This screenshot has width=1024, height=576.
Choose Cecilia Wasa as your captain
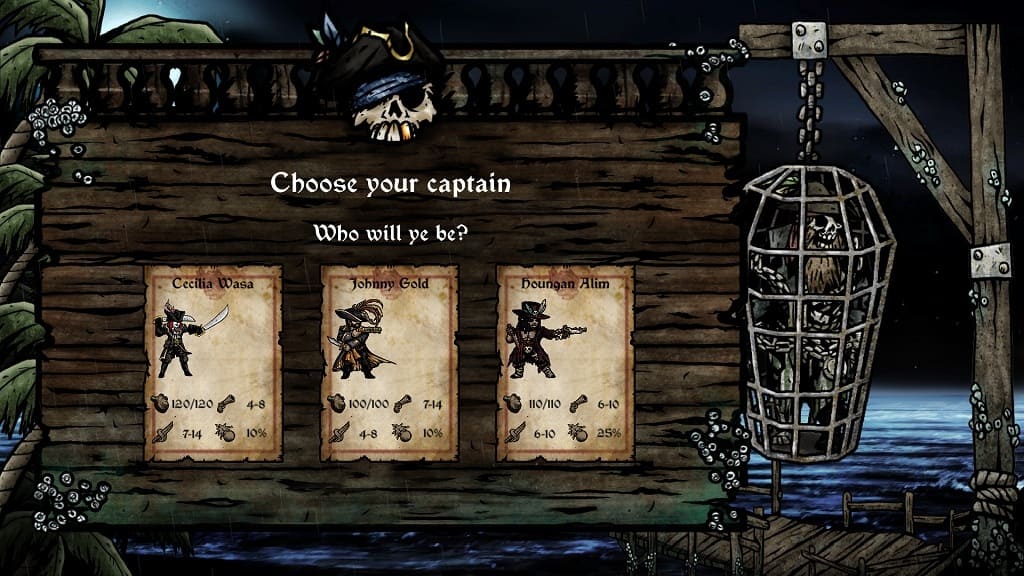213,362
